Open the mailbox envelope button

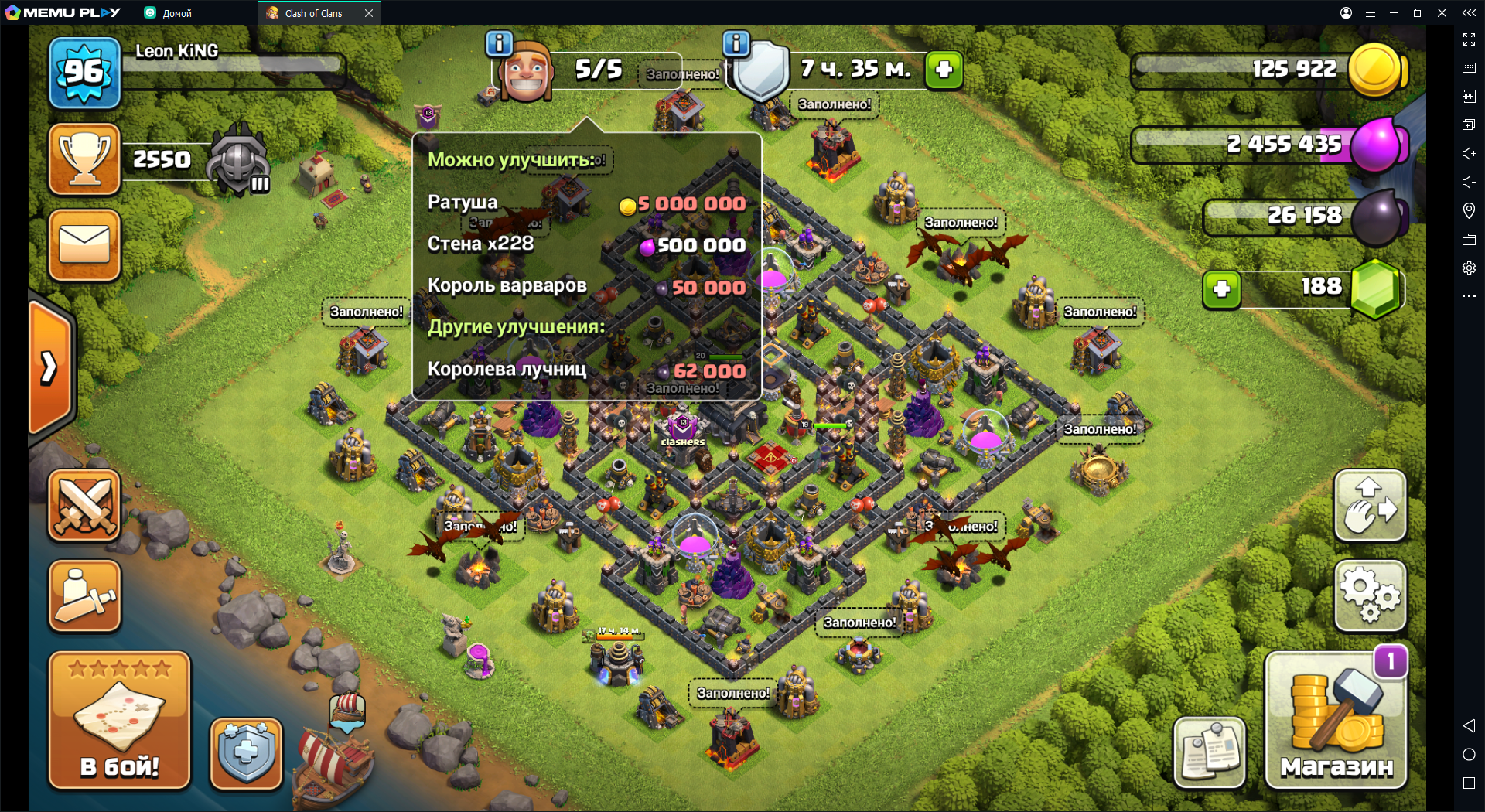click(x=84, y=244)
